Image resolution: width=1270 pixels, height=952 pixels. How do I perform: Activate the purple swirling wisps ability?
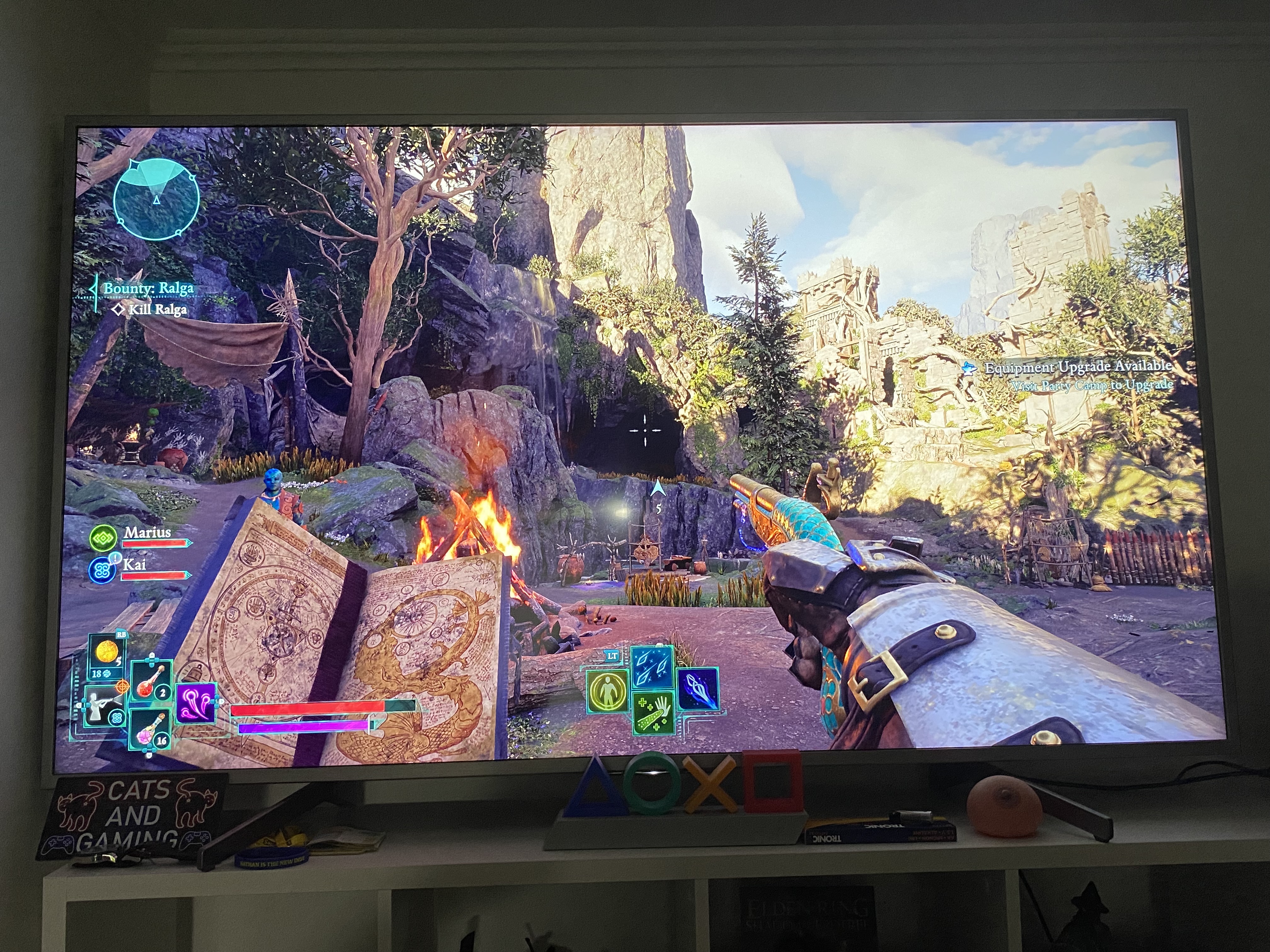(195, 703)
